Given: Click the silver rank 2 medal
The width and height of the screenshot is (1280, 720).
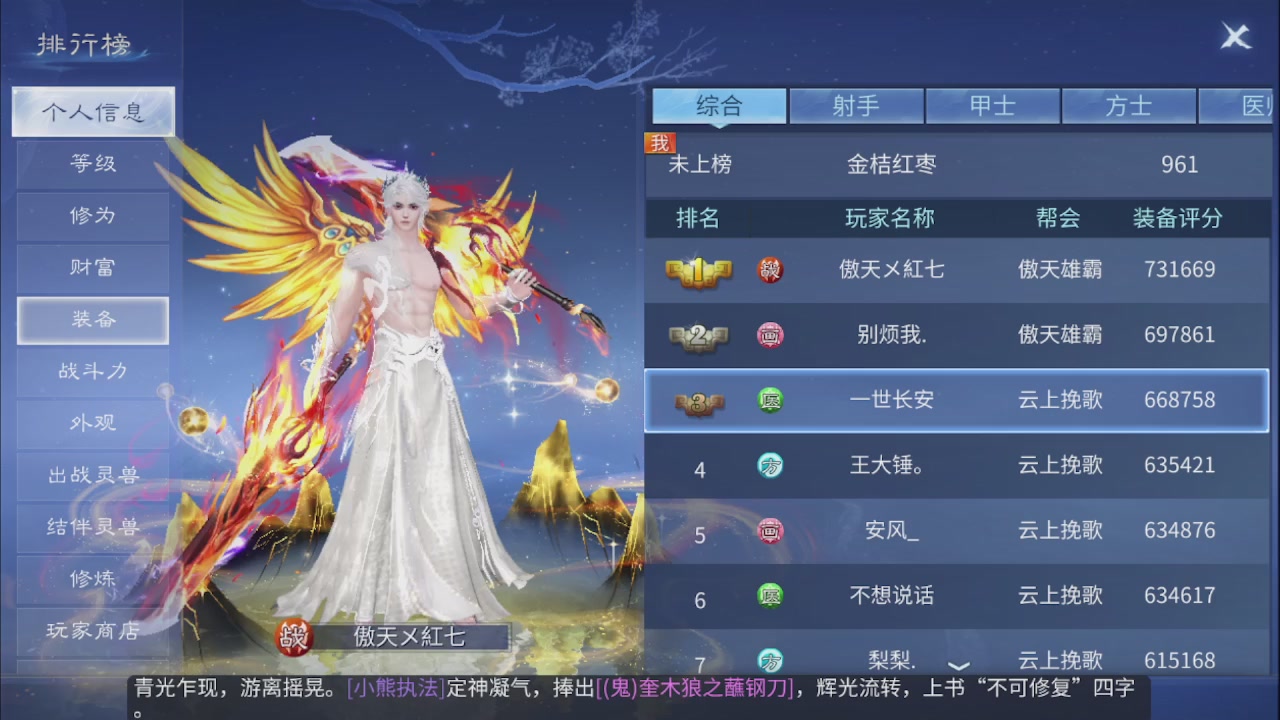Looking at the screenshot, I should tap(700, 335).
